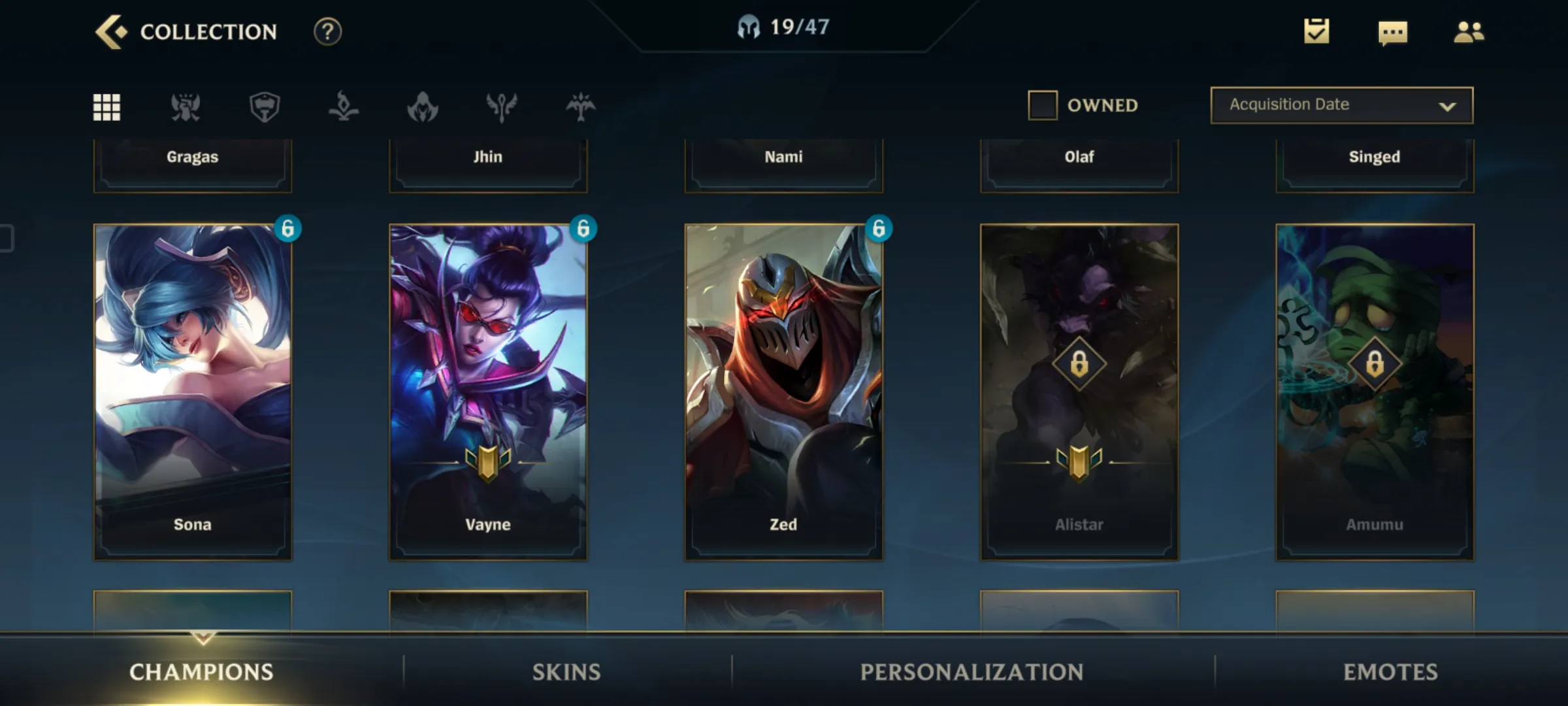
Task: Switch to the Skins tab
Action: point(566,672)
